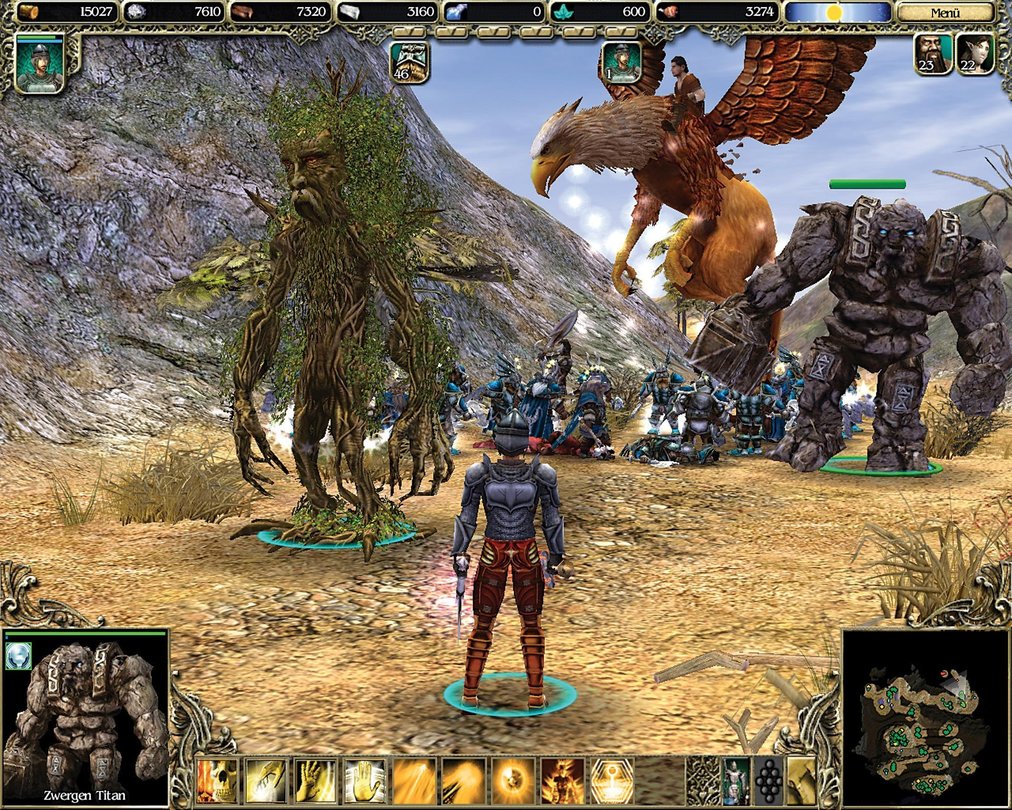Select the green-circled stone Titan unit
1012x810 pixels.
(880, 330)
